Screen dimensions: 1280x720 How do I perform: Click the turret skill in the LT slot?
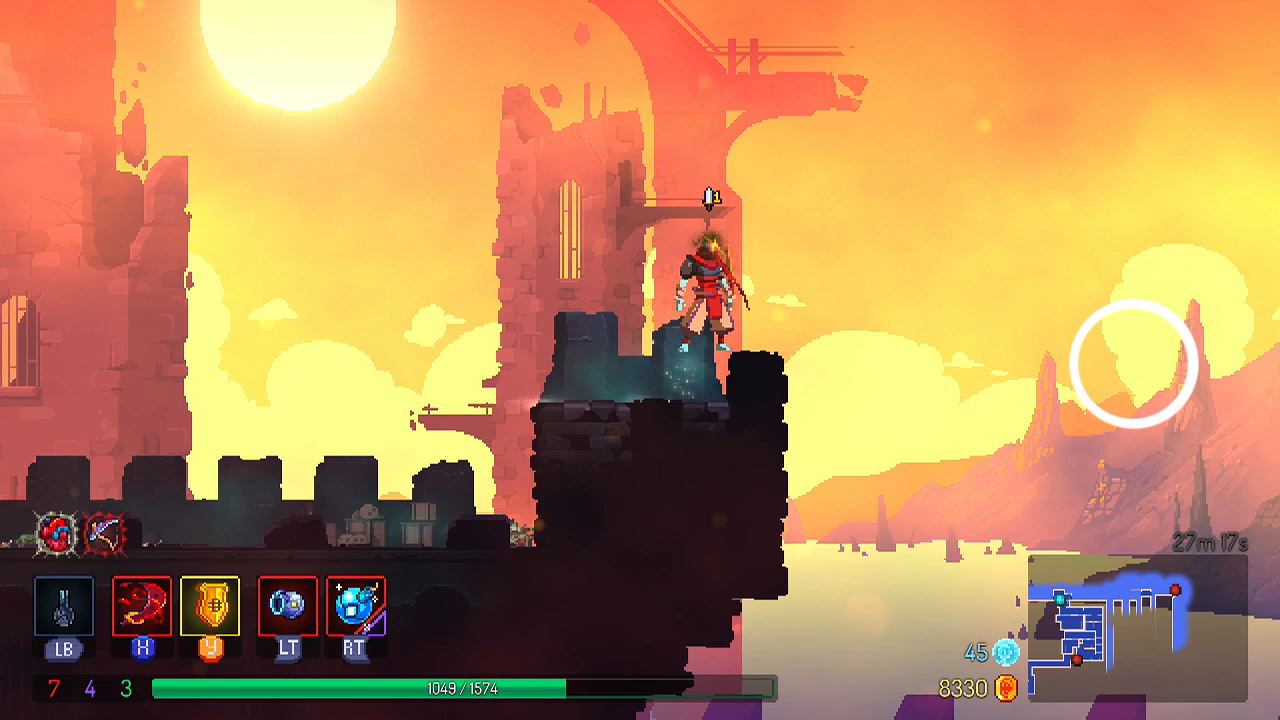[x=287, y=606]
